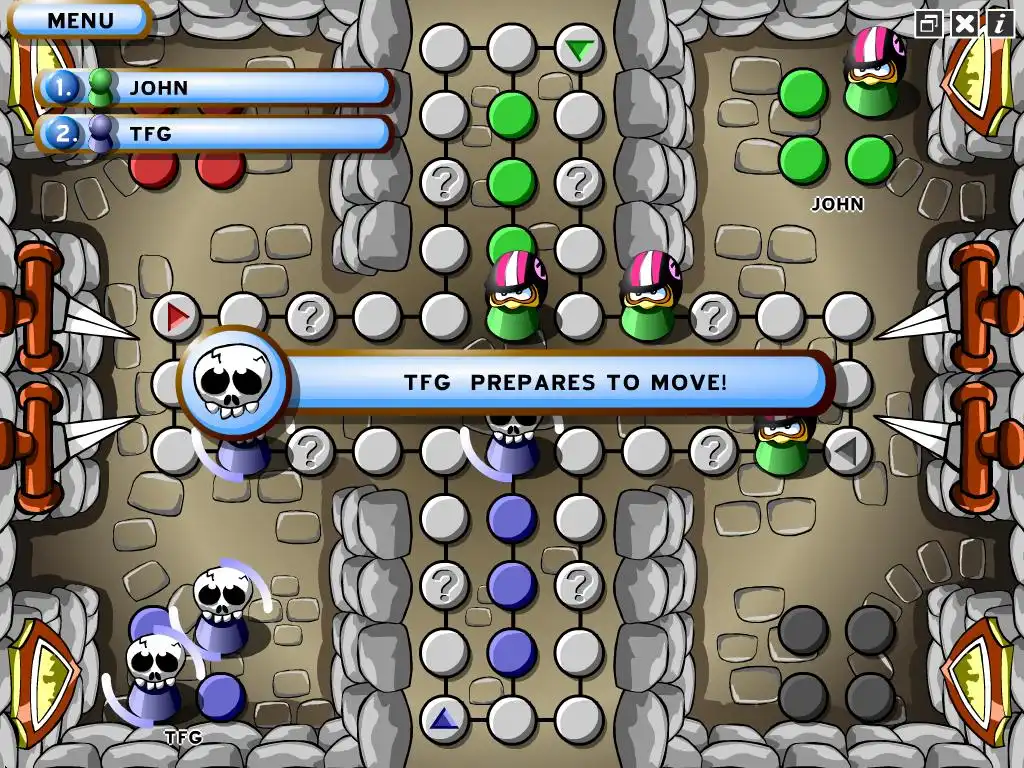Click the window restore button
The width and height of the screenshot is (1024, 768).
pyautogui.click(x=930, y=24)
